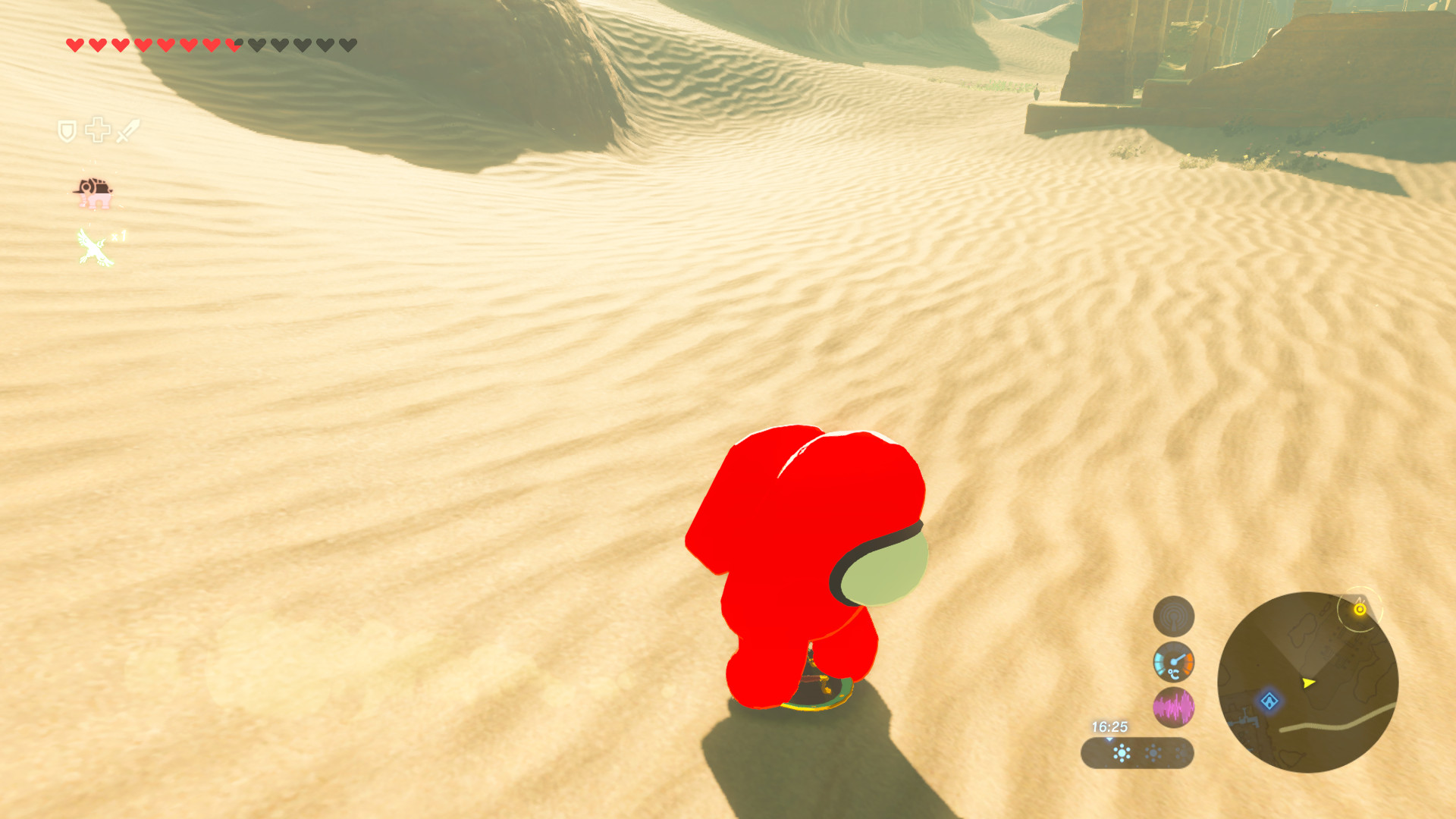Click the sword attack buff icon
Screen dimensions: 1456x819
pos(127,131)
